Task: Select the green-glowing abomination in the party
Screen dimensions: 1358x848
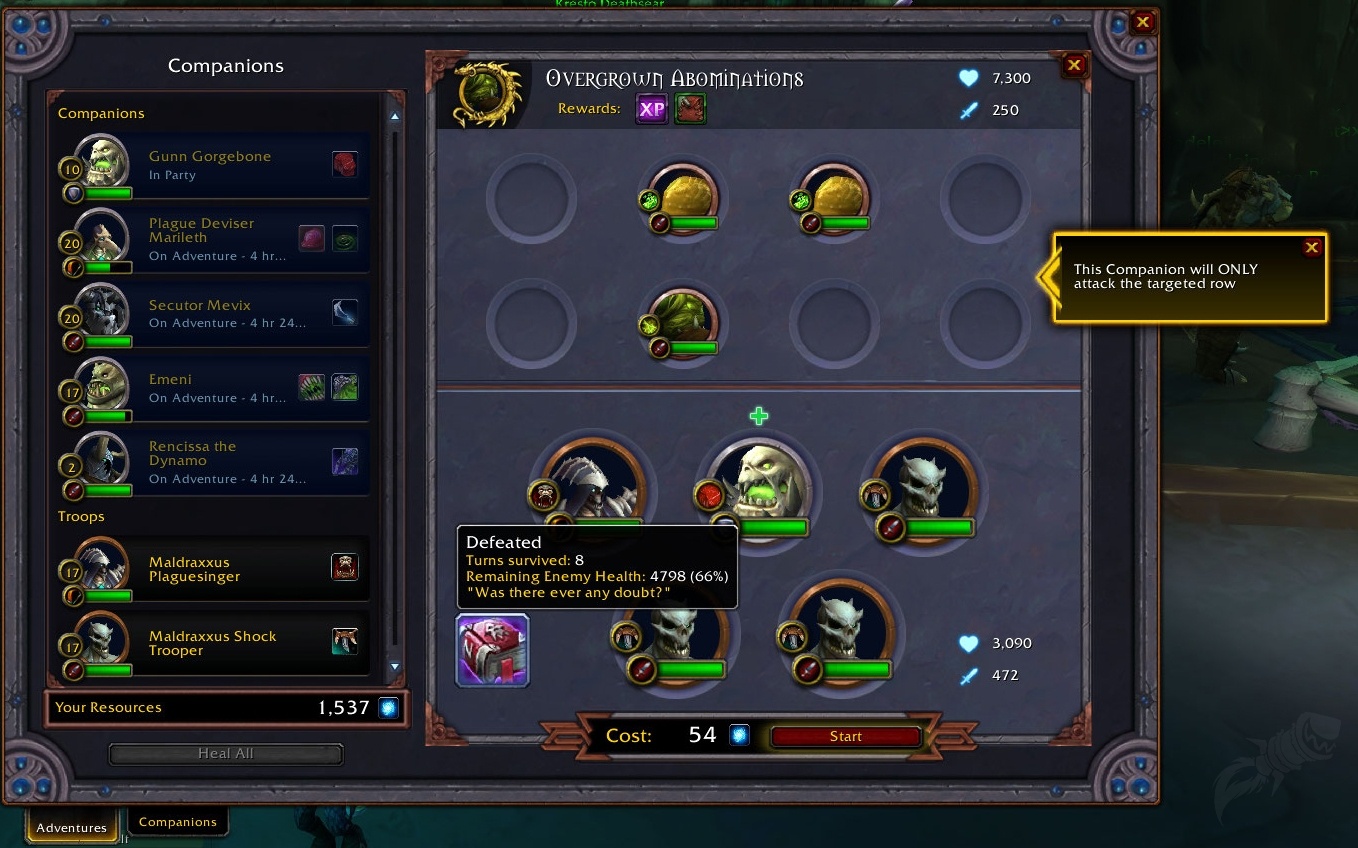Action: pos(761,488)
